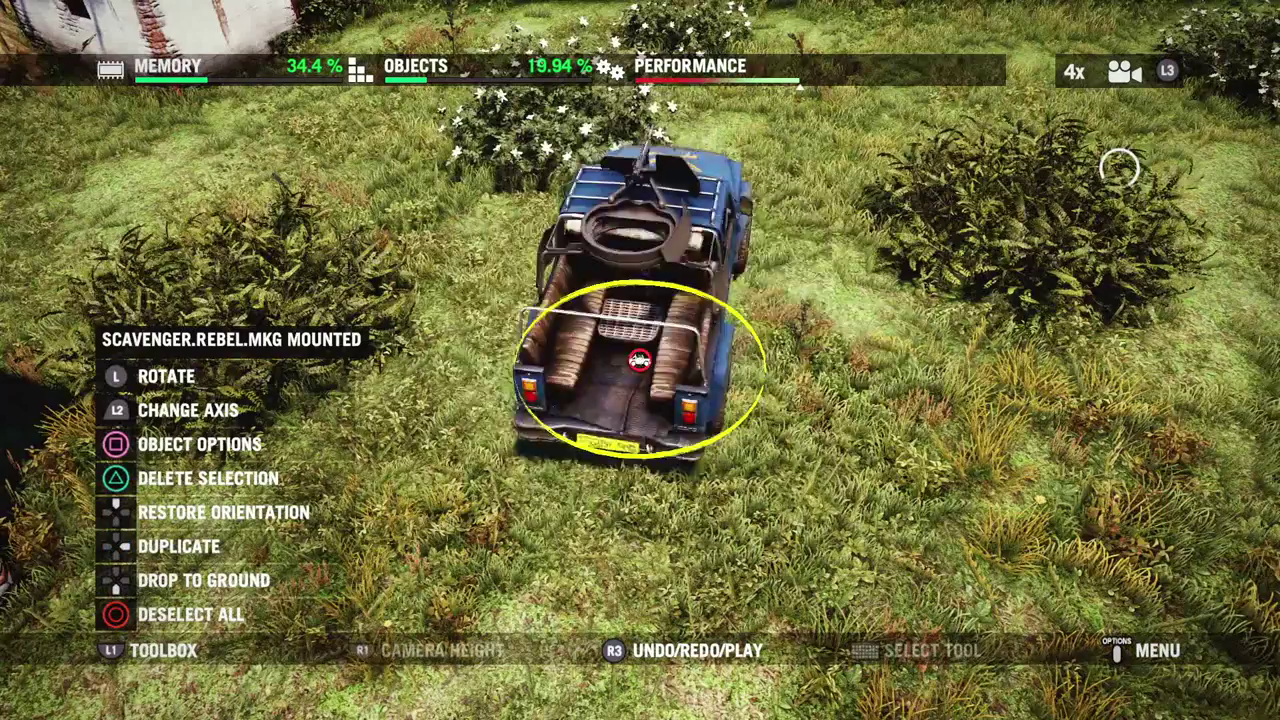Click the triangle Delete Selection icon
The height and width of the screenshot is (720, 1280).
pos(115,478)
